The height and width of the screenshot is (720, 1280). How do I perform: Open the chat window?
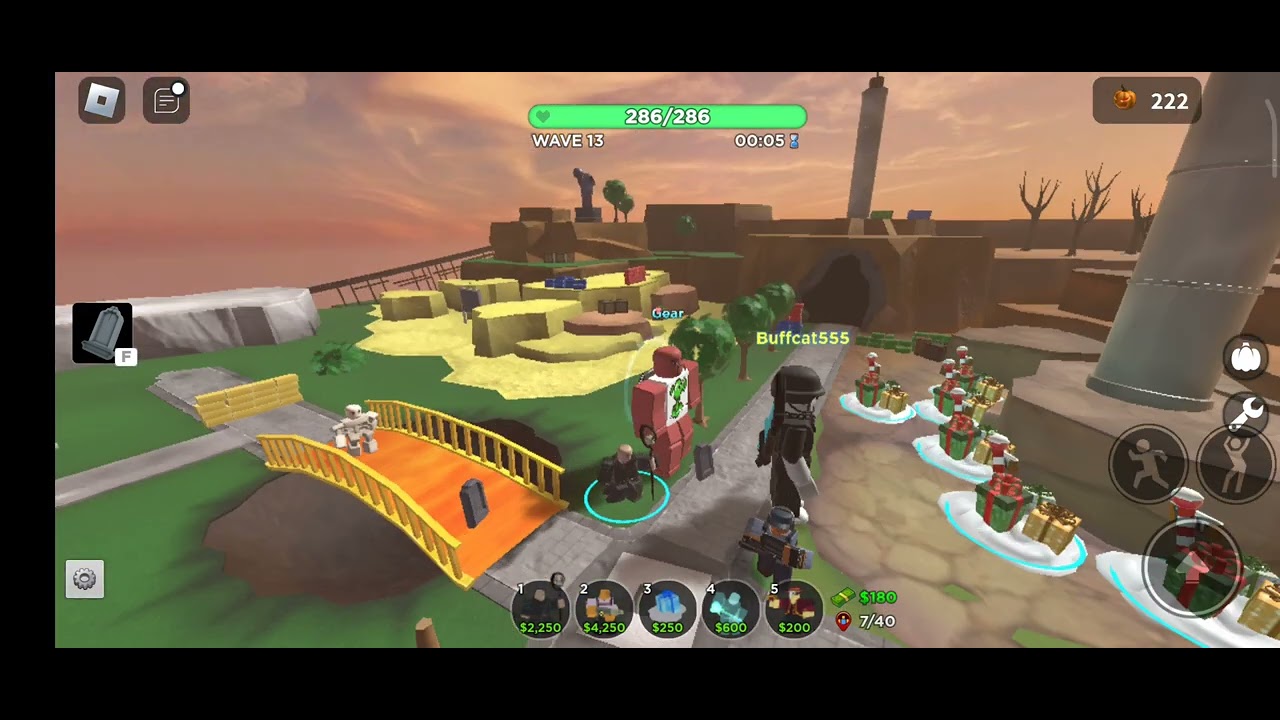(x=166, y=100)
